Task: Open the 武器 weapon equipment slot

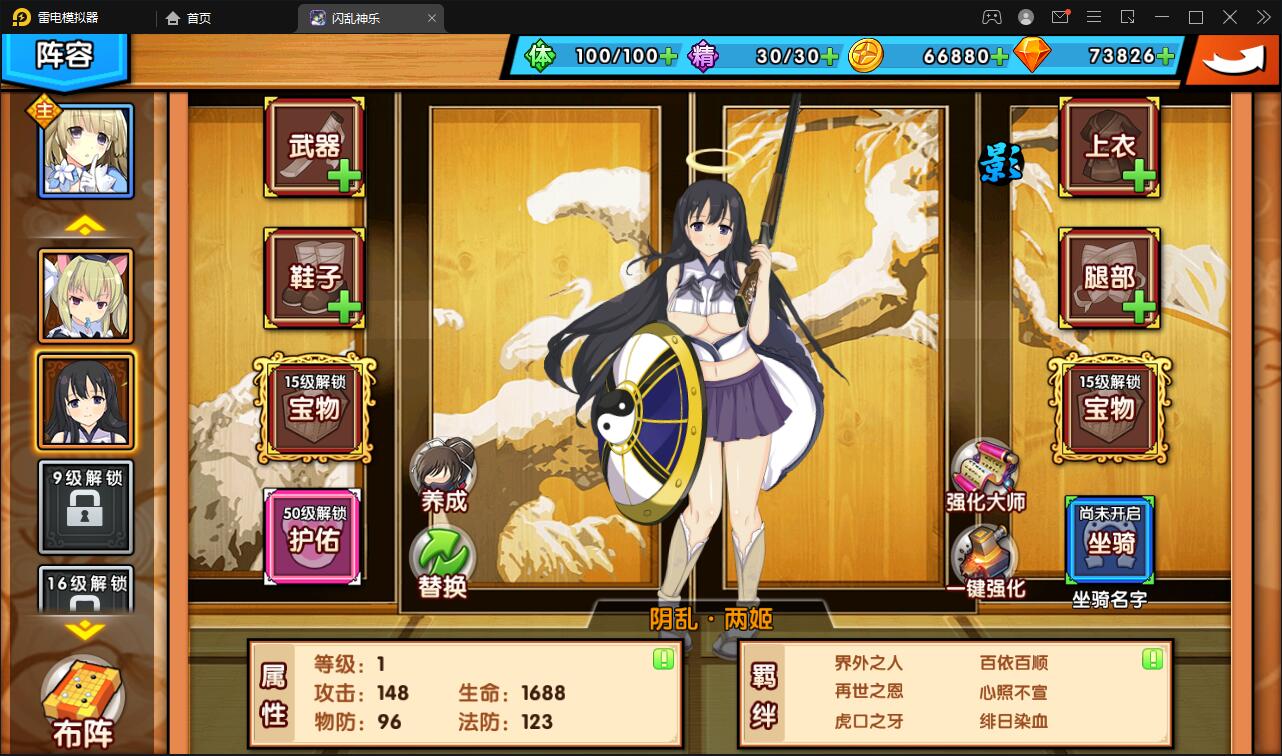Action: pyautogui.click(x=313, y=148)
